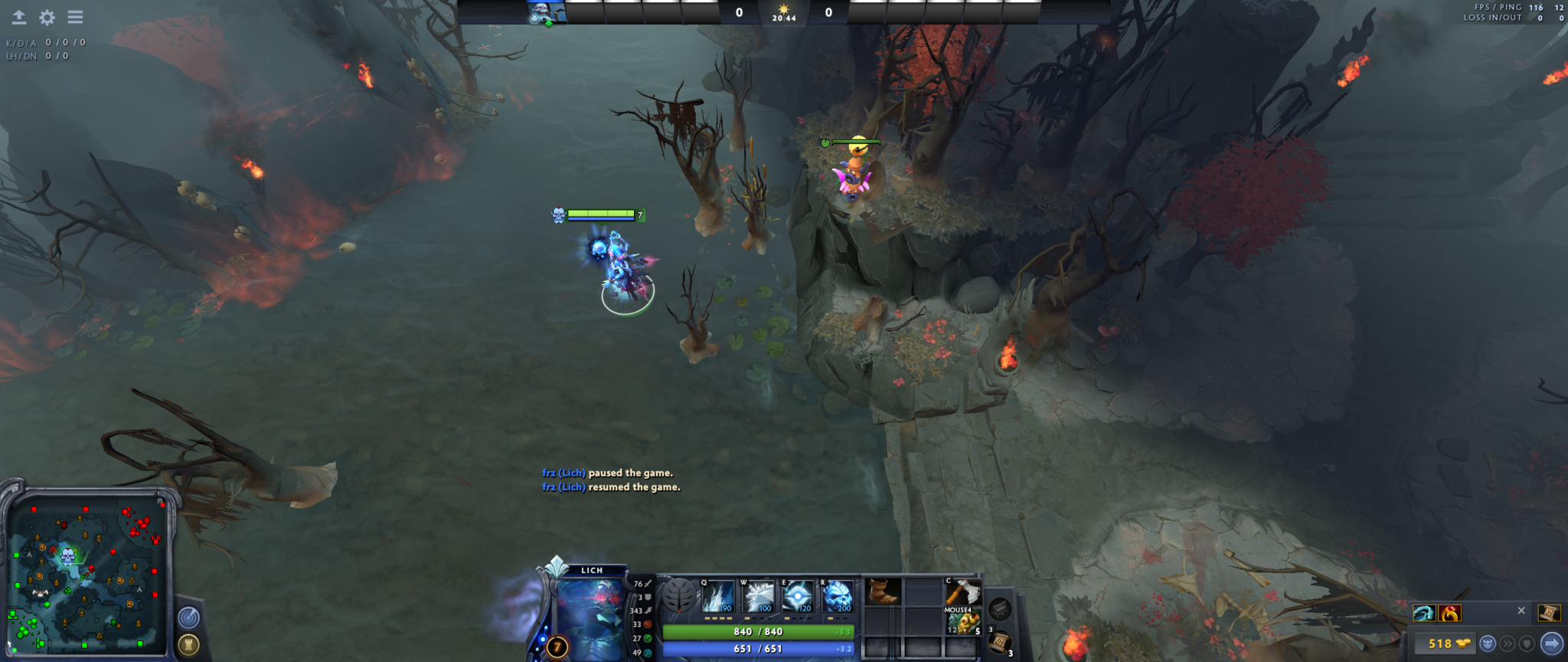Open the settings gear menu

[x=47, y=17]
